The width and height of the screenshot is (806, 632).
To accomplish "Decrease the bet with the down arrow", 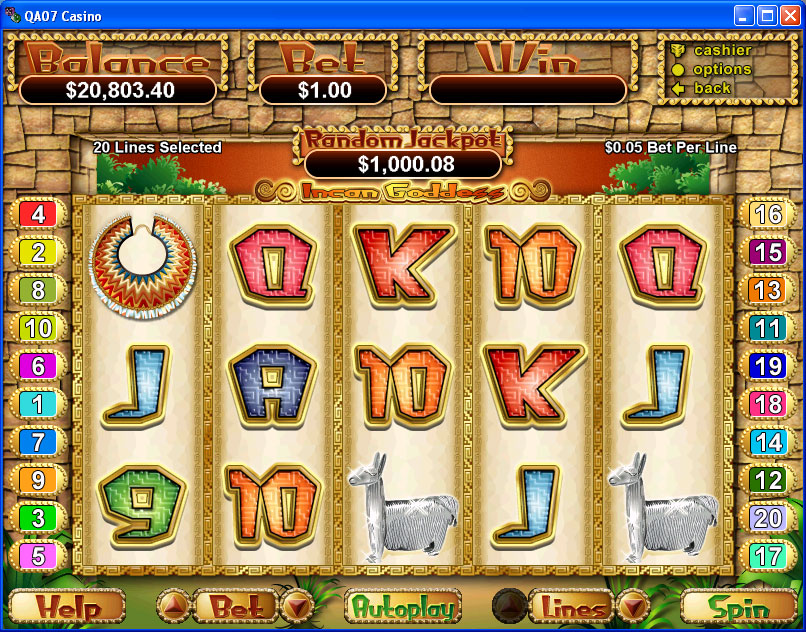I will (297, 606).
